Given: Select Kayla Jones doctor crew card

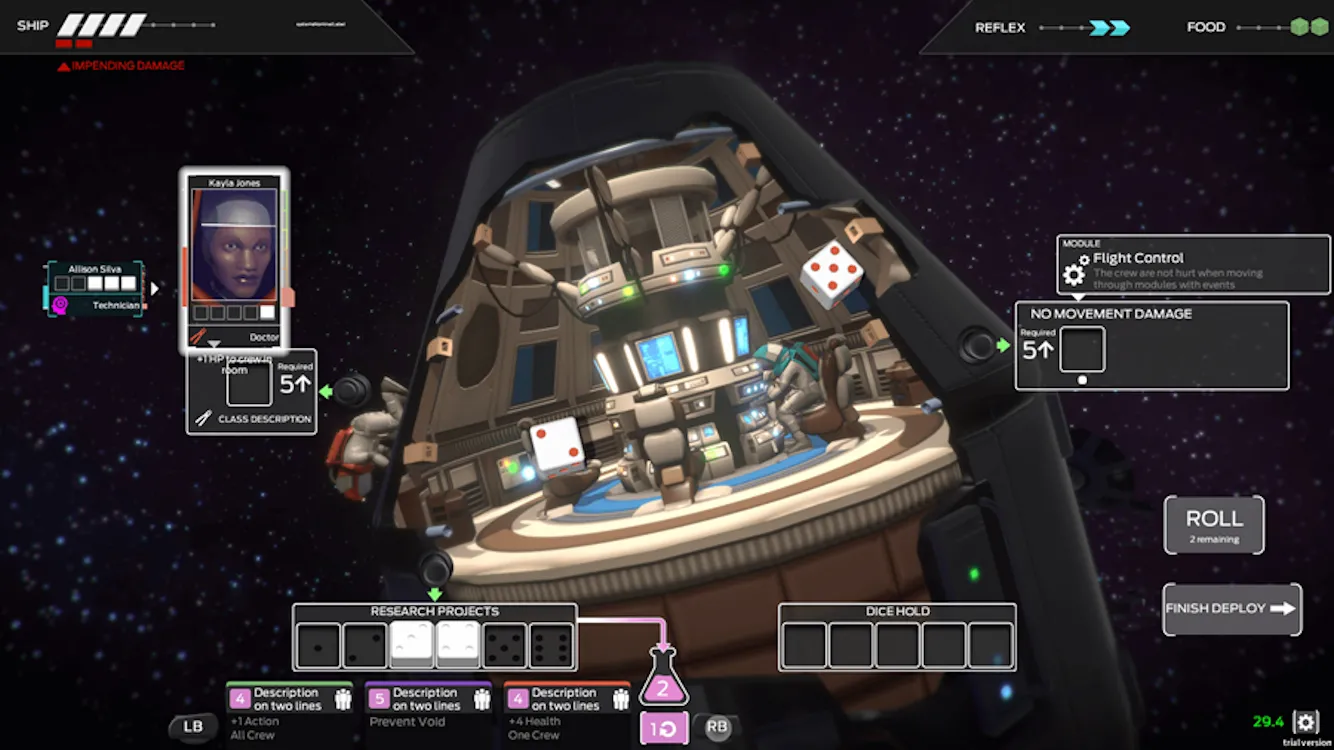Looking at the screenshot, I should tap(234, 260).
